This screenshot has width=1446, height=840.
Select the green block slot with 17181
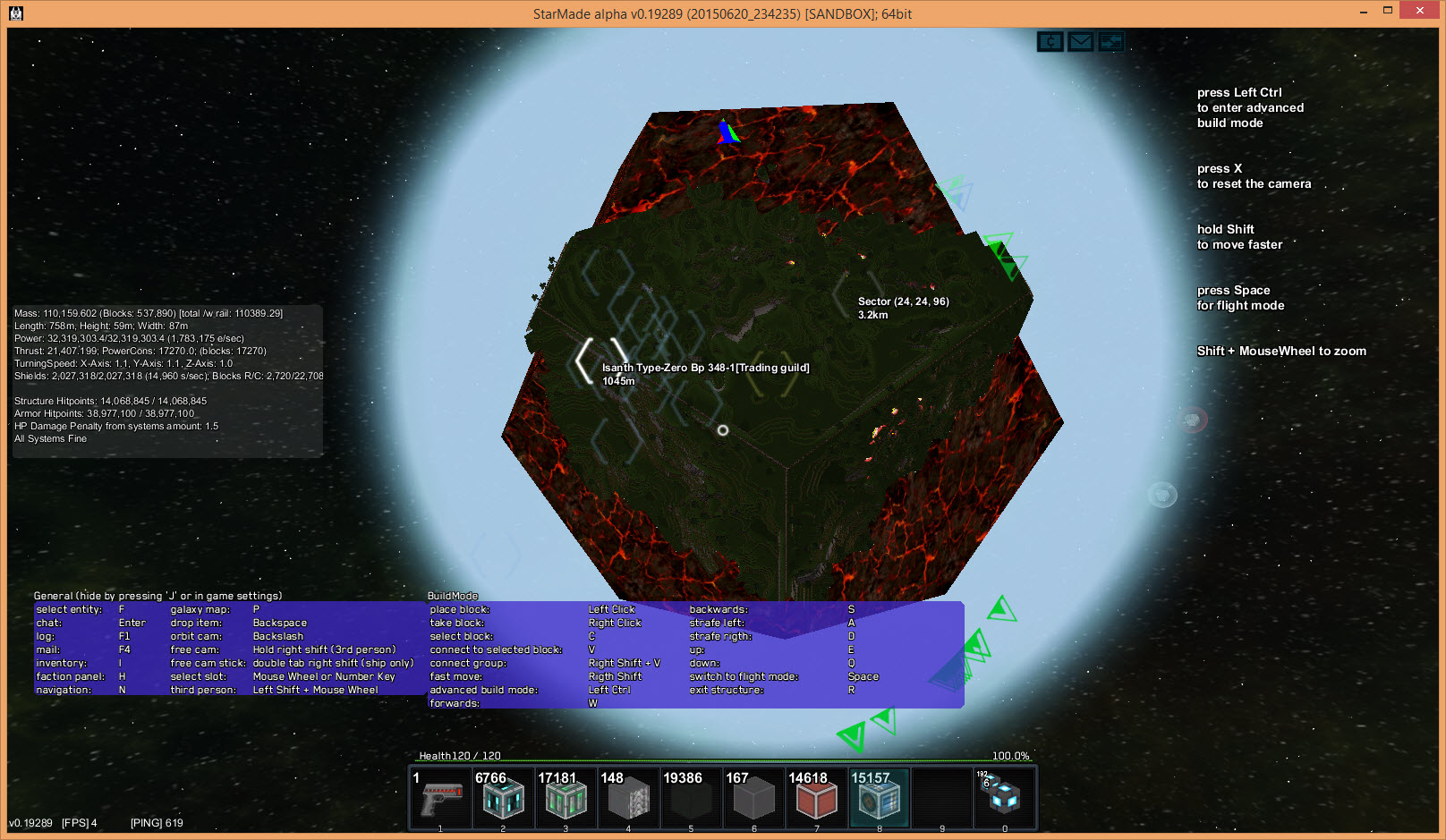coord(566,798)
